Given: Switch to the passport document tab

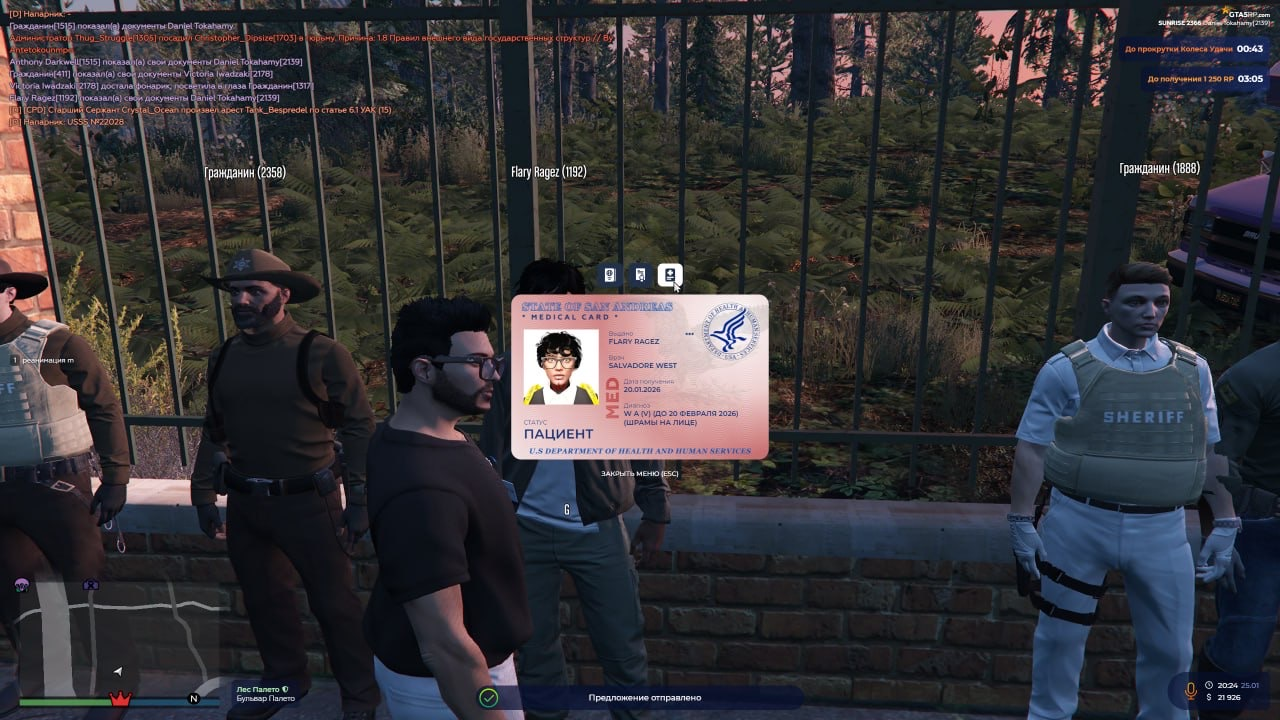Looking at the screenshot, I should (x=609, y=275).
